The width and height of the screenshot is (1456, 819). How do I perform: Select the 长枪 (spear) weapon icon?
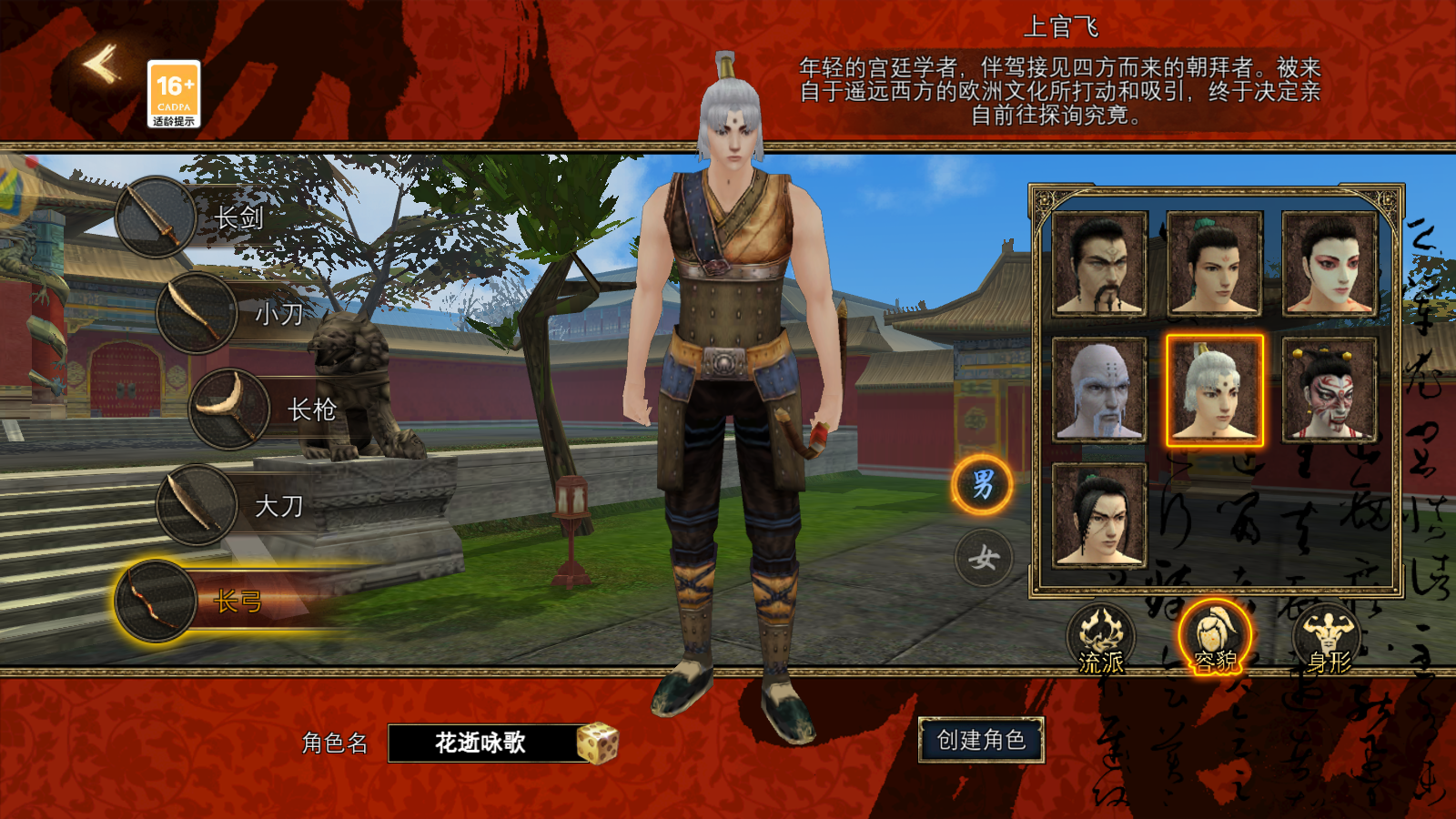coord(229,409)
